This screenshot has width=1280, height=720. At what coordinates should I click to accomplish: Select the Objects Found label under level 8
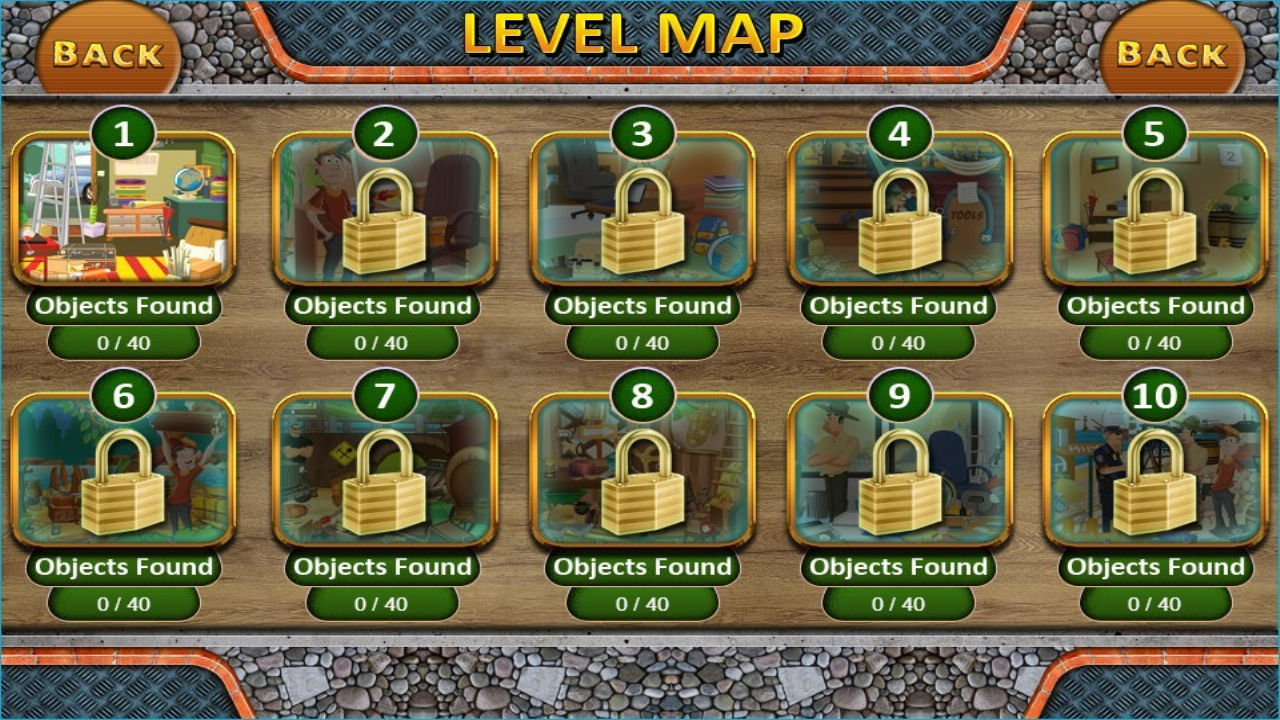point(642,567)
